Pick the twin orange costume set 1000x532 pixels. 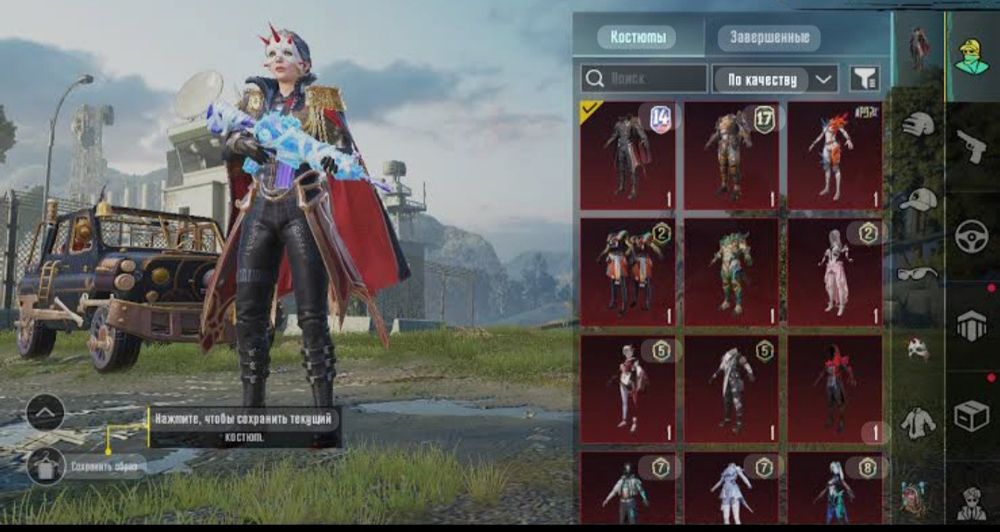[x=628, y=272]
